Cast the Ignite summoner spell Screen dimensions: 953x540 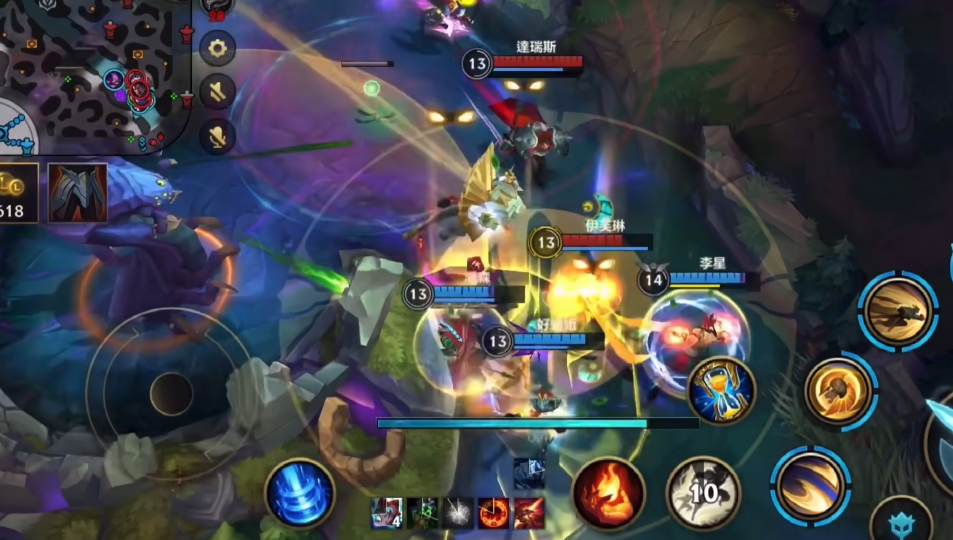click(608, 493)
